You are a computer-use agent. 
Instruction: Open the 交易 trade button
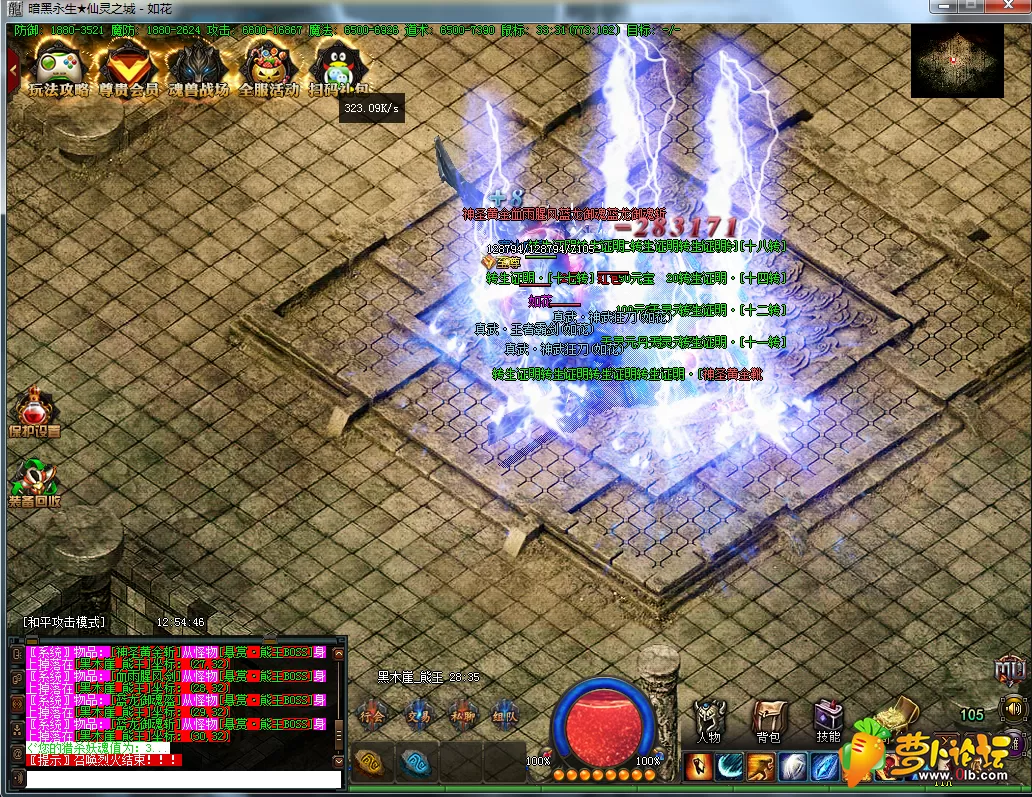pos(417,715)
